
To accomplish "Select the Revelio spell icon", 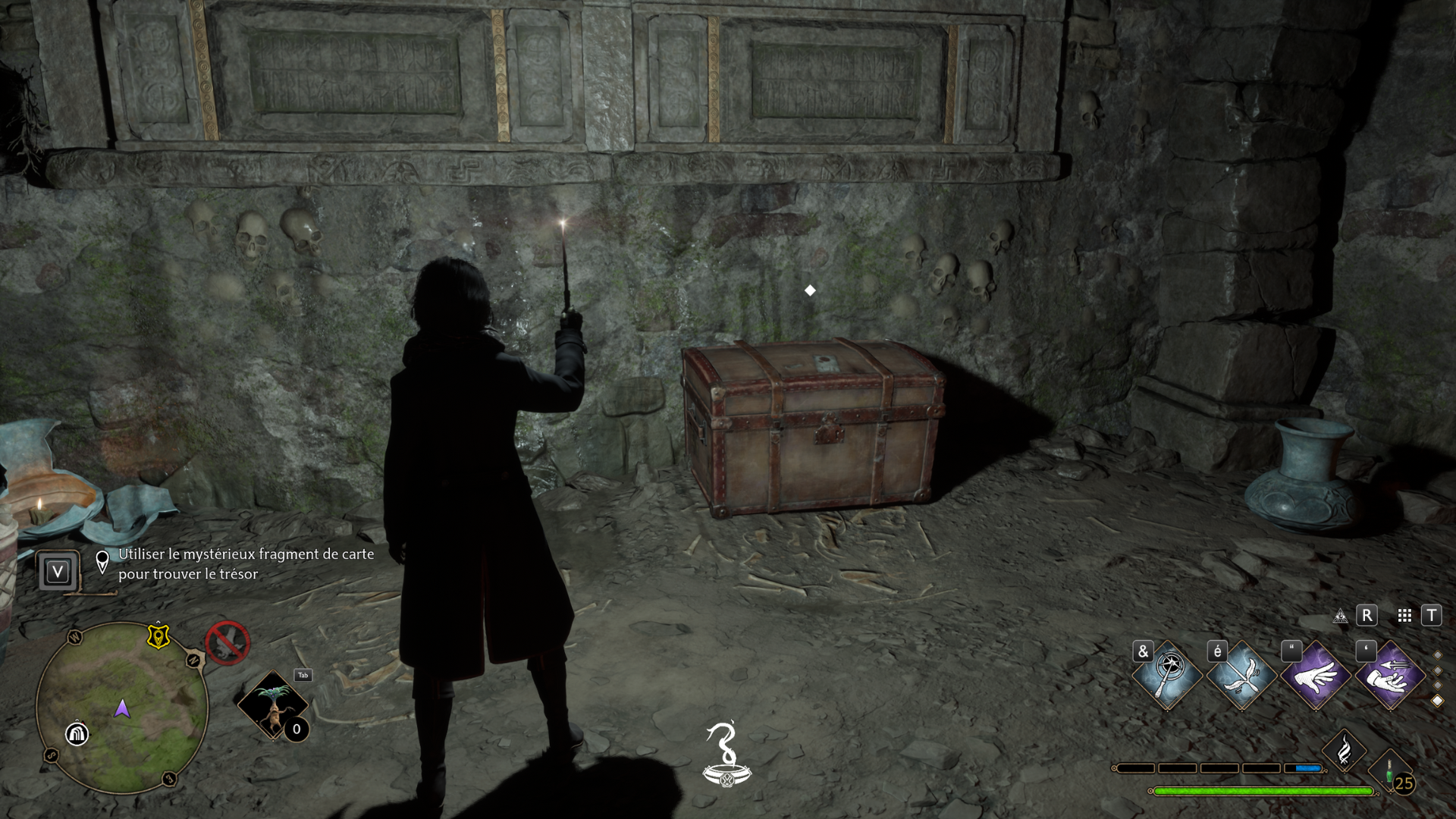I will [x=1167, y=676].
